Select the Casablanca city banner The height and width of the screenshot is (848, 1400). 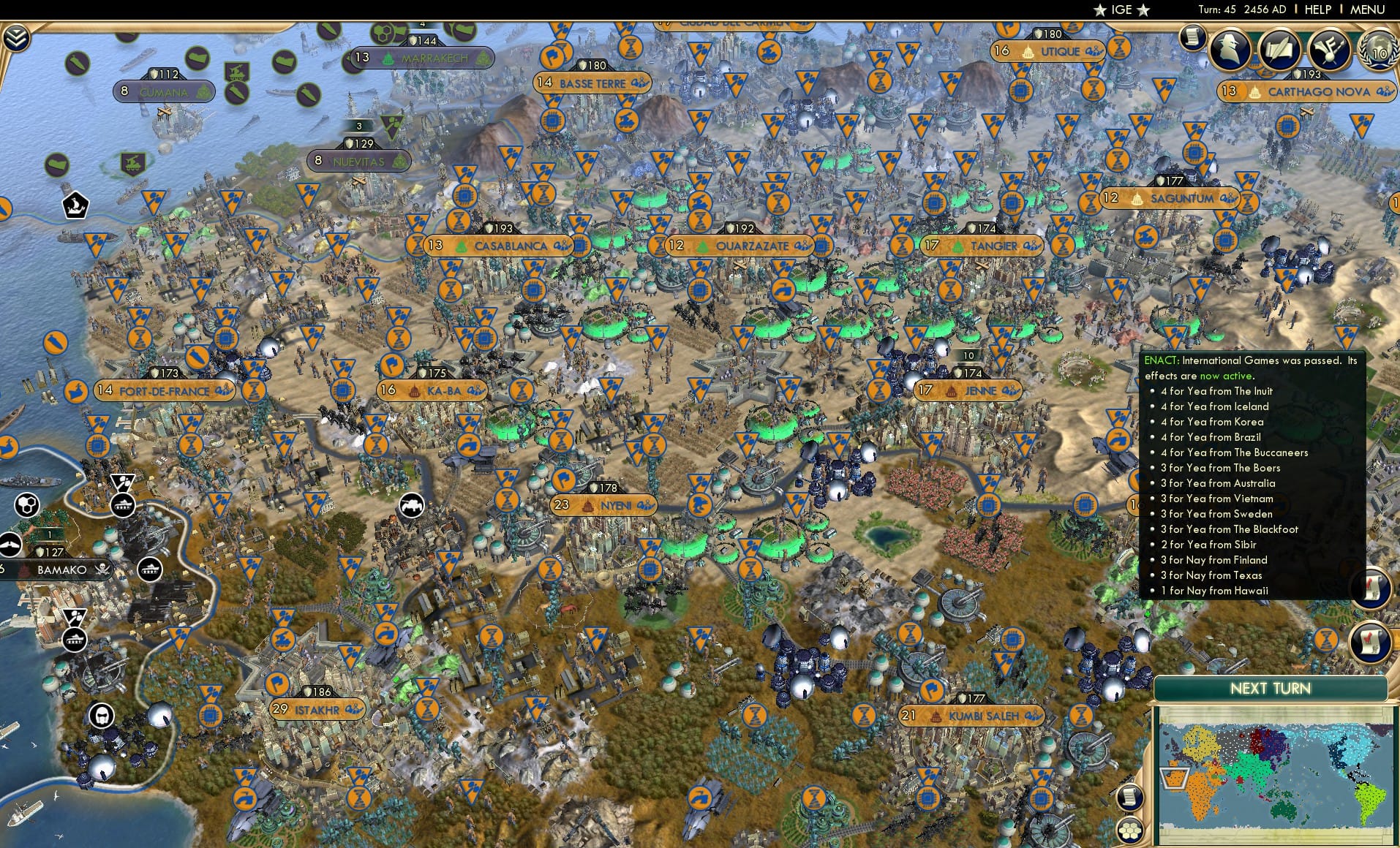511,246
